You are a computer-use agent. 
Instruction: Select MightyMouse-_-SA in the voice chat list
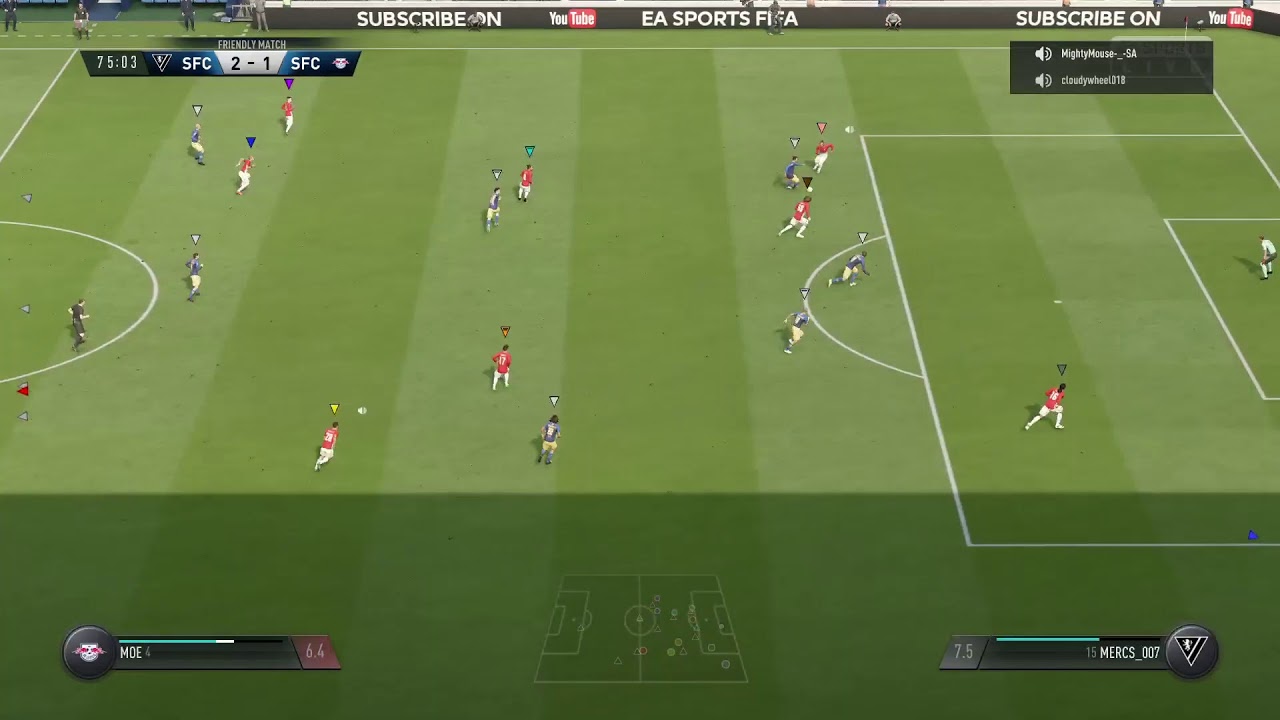pyautogui.click(x=1098, y=54)
